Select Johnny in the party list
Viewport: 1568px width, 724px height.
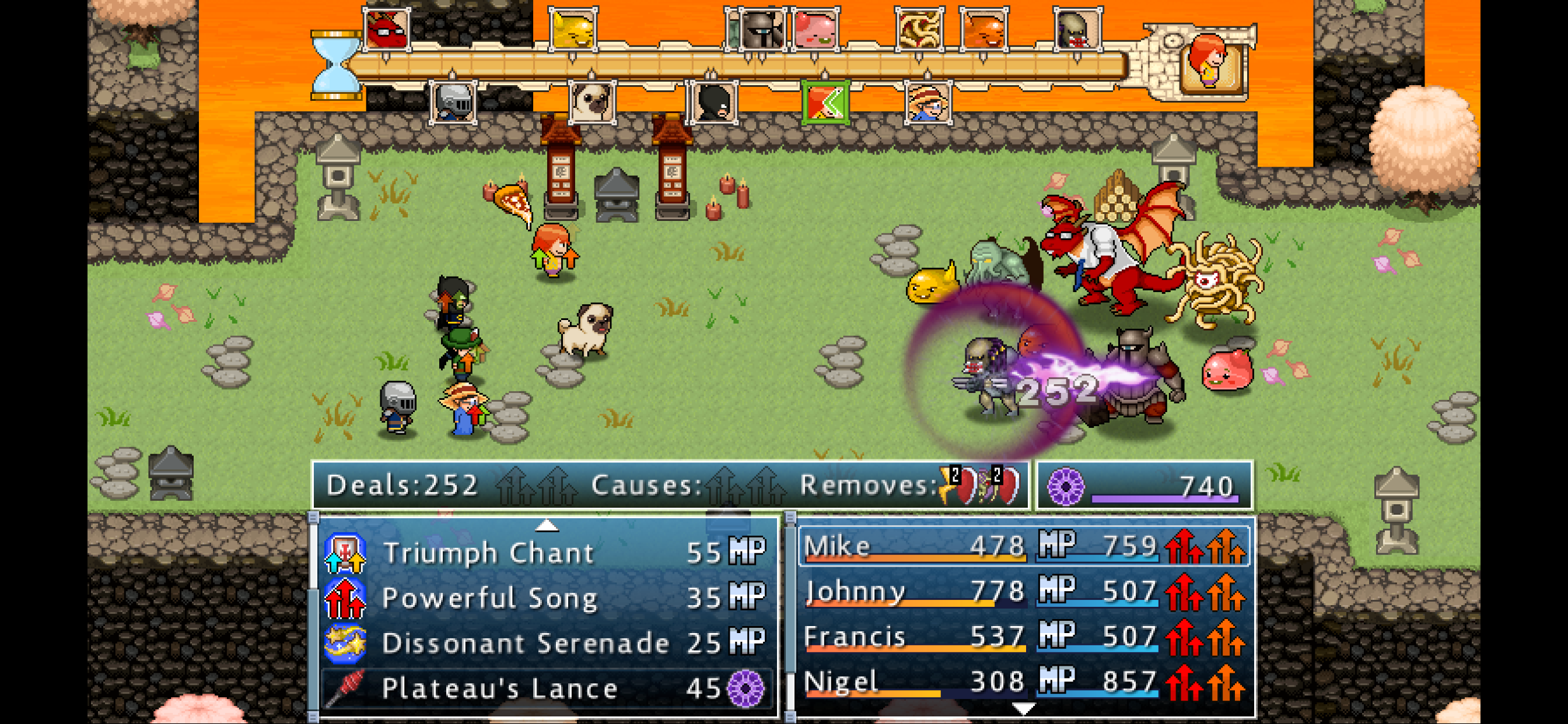coord(1024,591)
